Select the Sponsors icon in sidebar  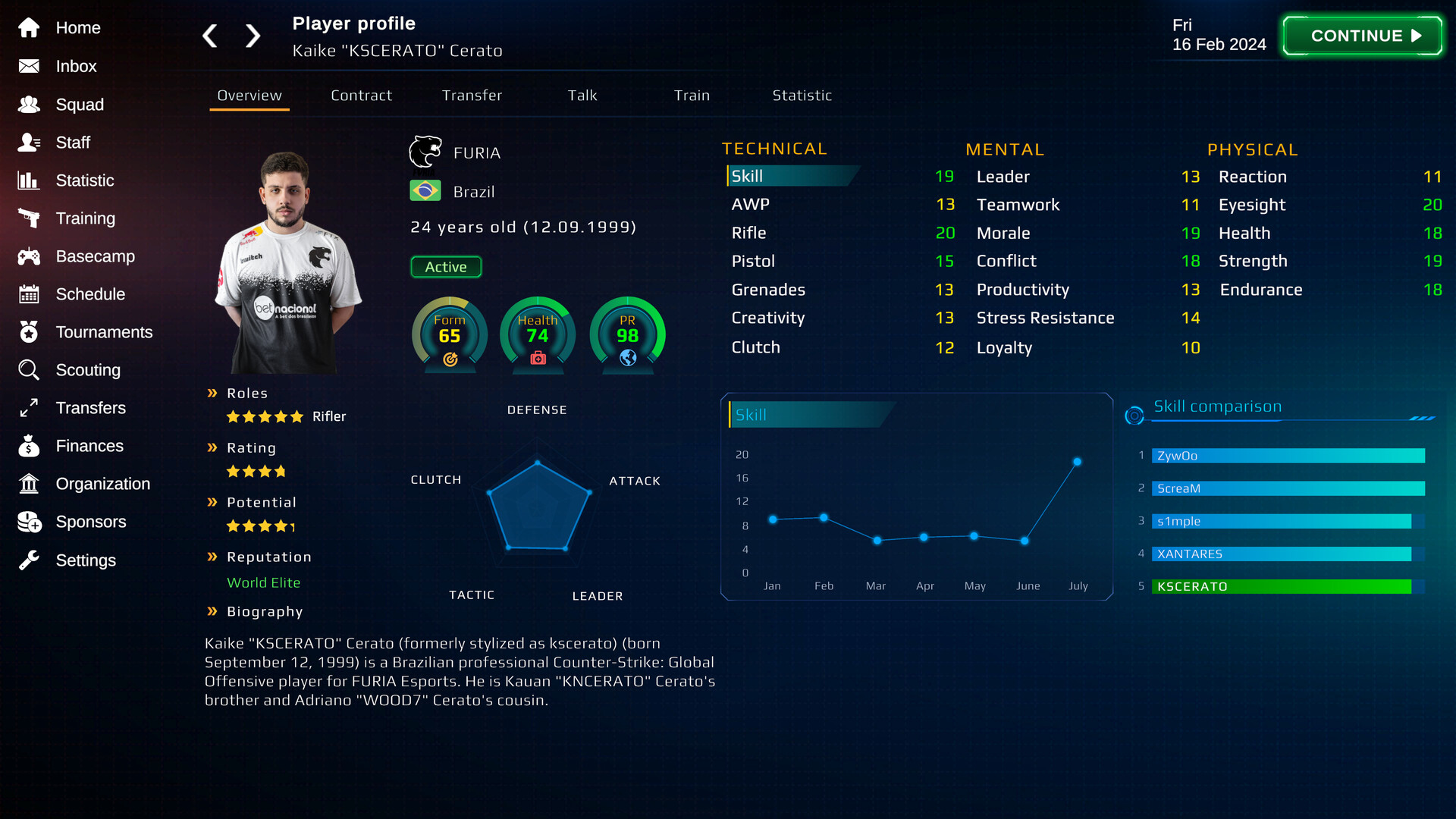click(29, 522)
